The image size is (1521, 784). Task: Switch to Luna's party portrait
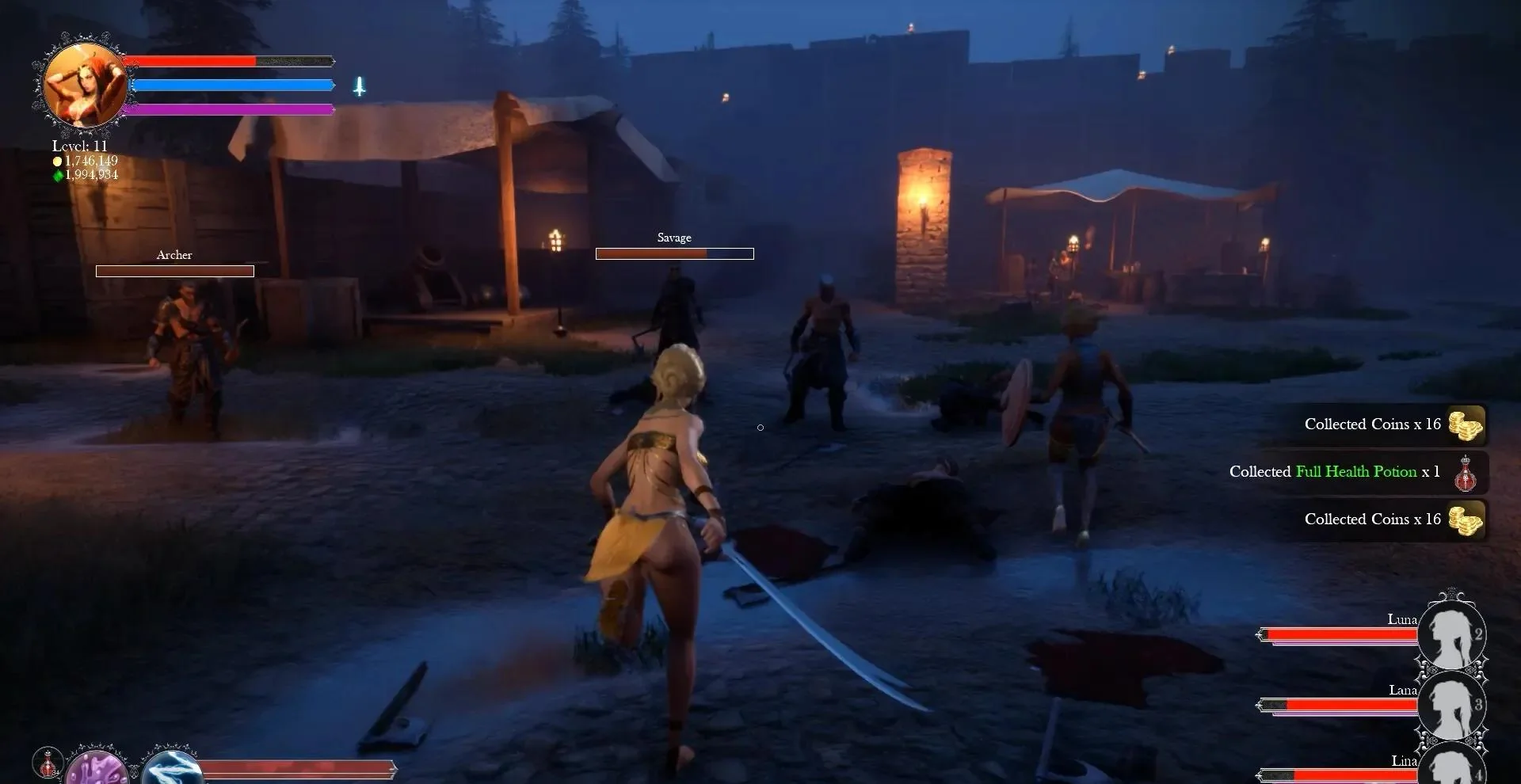tap(1451, 634)
